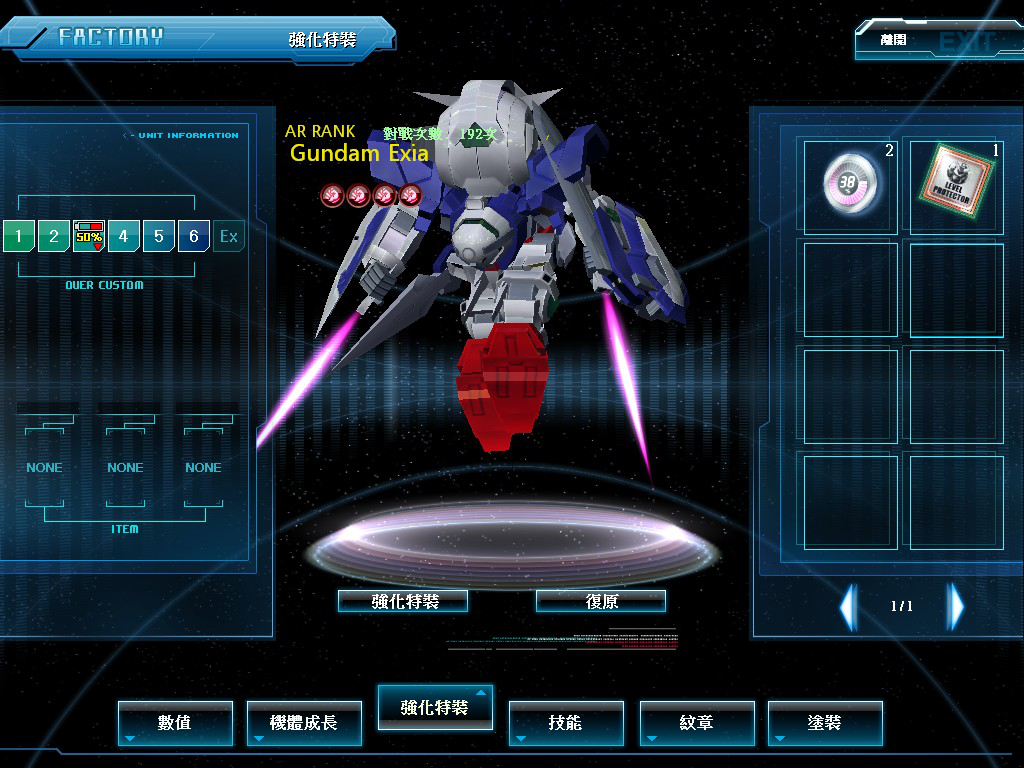This screenshot has height=768, width=1024.
Task: Click the 強化特裝 confirm button under the platform
Action: coord(403,601)
